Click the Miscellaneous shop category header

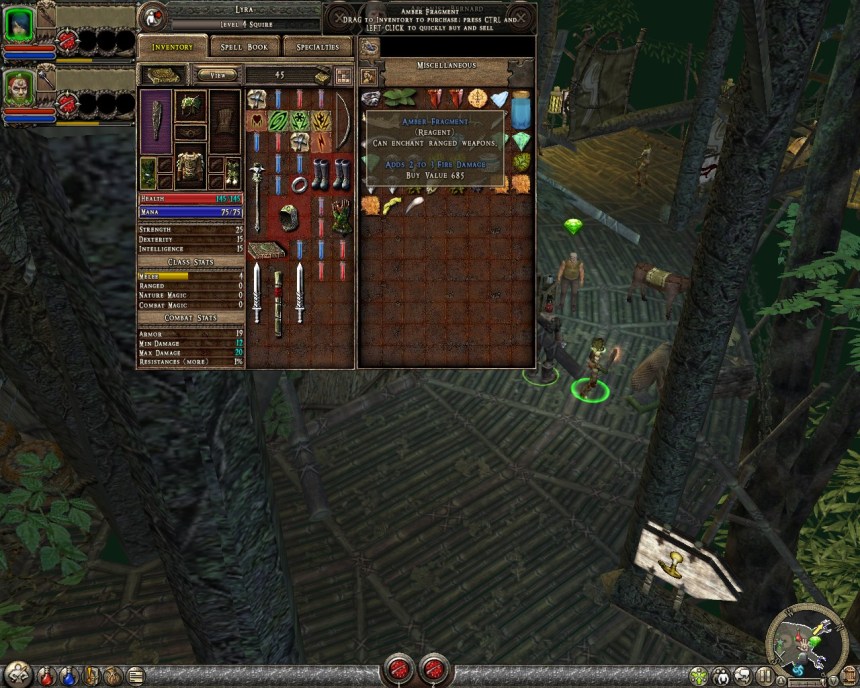pyautogui.click(x=445, y=66)
